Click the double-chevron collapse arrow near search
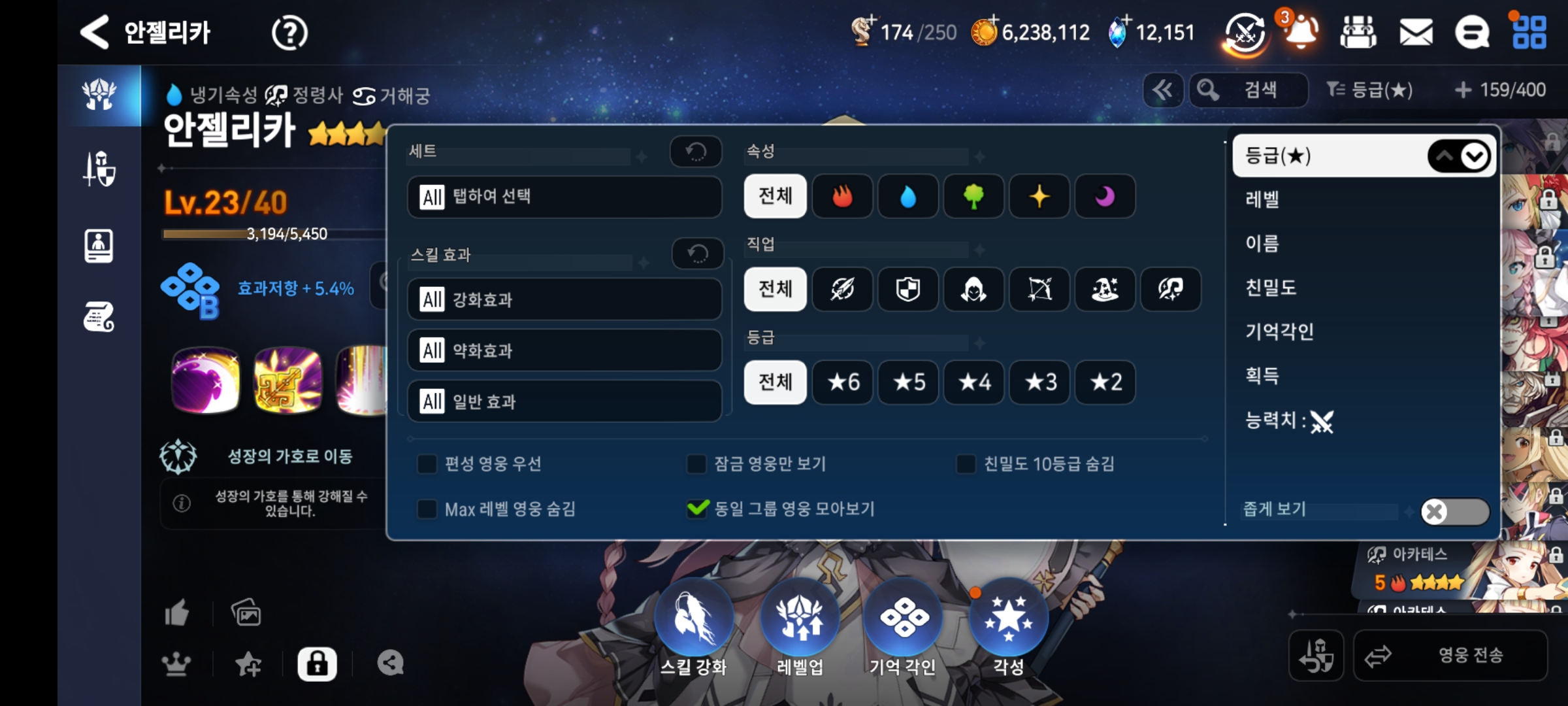This screenshot has height=706, width=1568. tap(1164, 90)
